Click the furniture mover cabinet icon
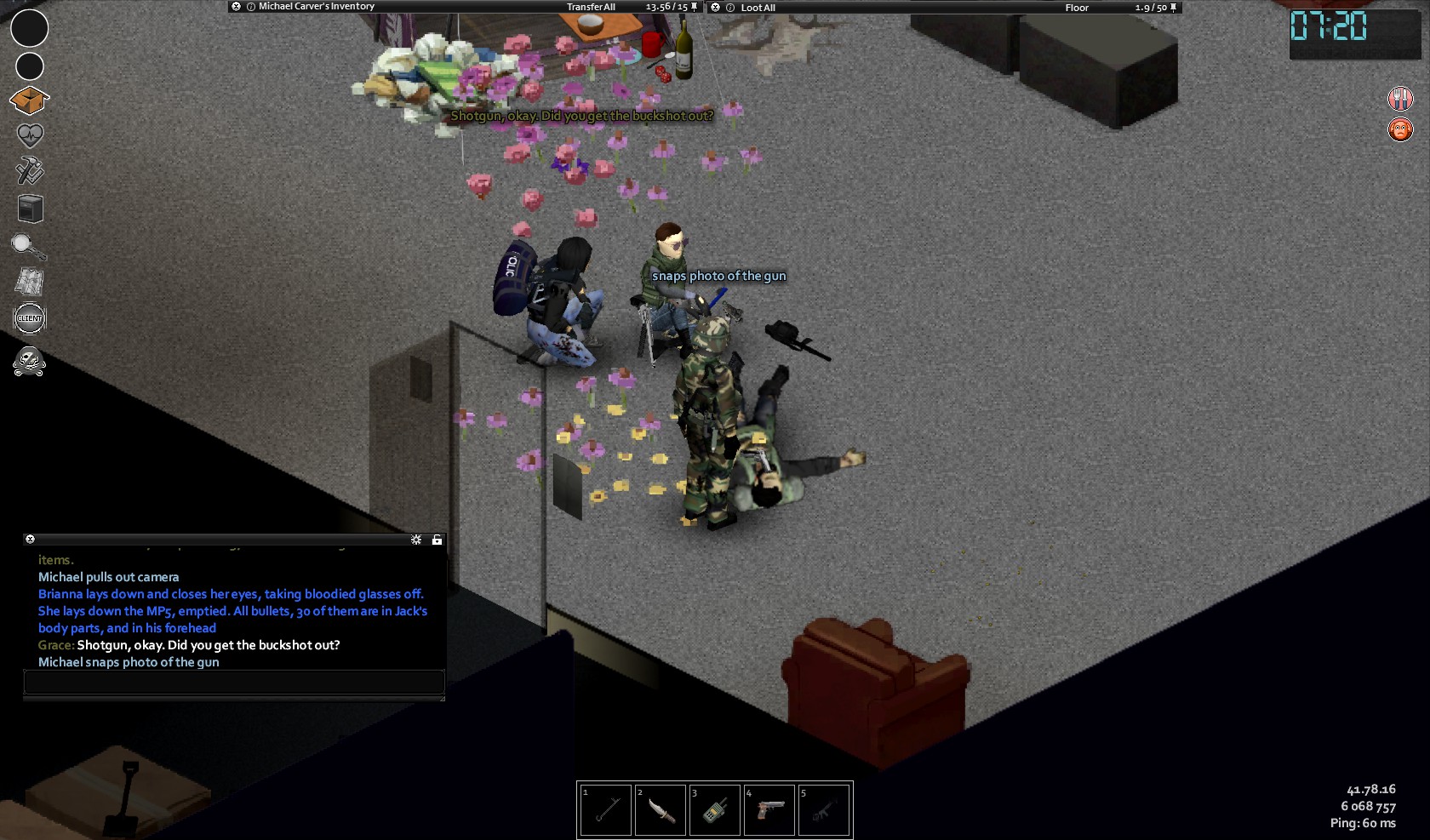1430x840 pixels. pos(30,209)
